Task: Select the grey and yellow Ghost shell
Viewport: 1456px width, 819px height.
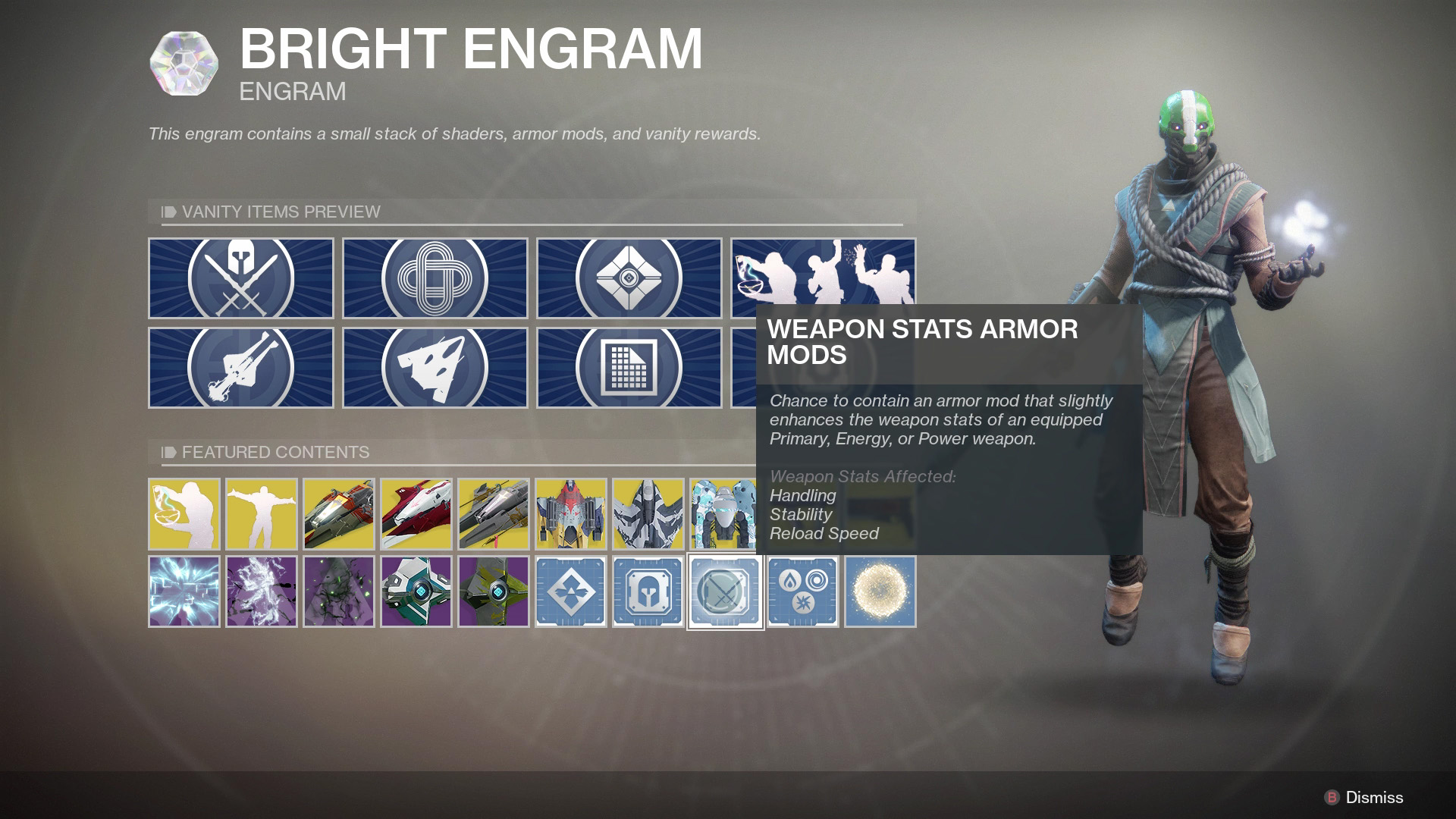Action: [494, 591]
